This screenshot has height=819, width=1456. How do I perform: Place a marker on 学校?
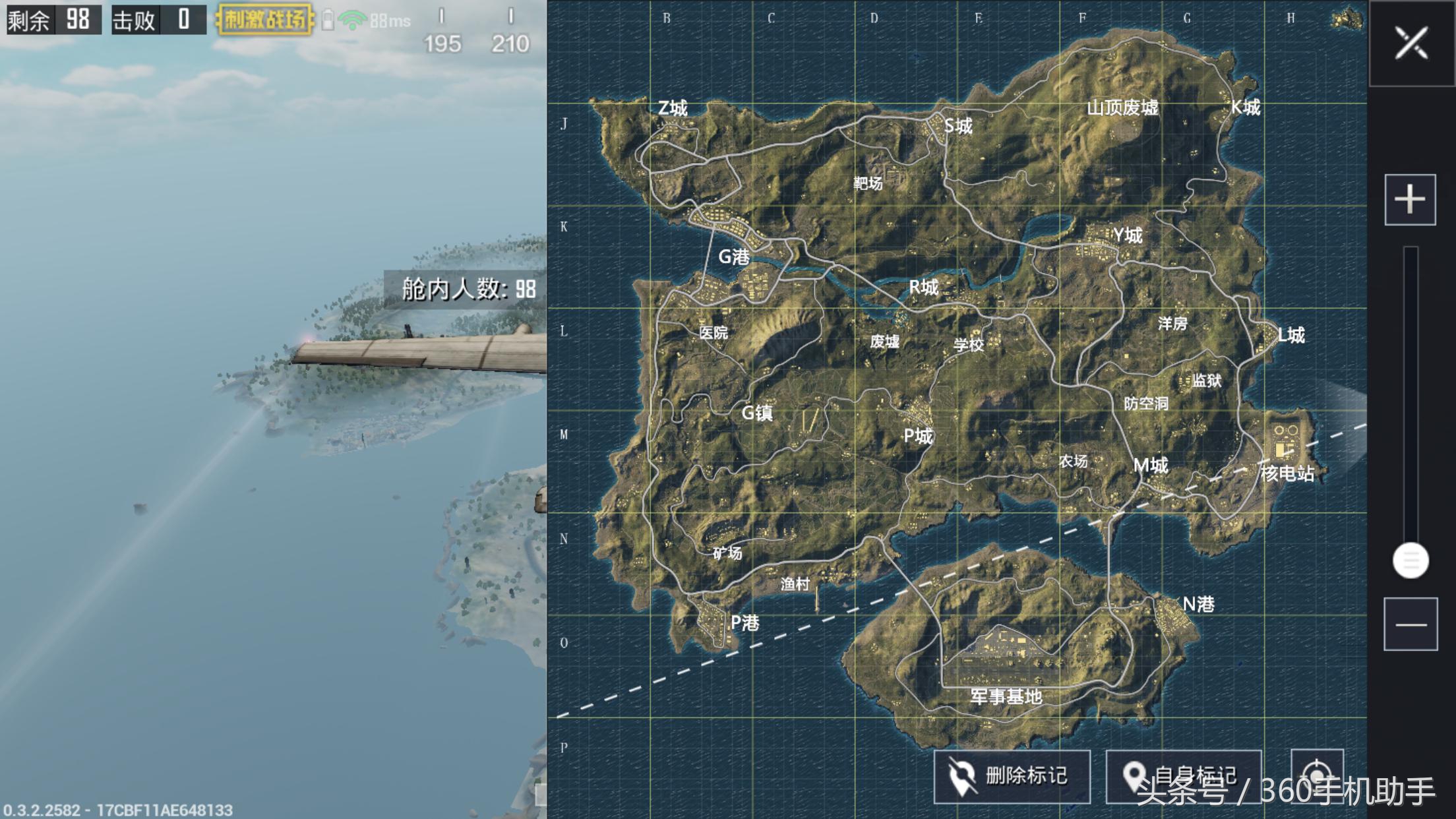tap(968, 344)
